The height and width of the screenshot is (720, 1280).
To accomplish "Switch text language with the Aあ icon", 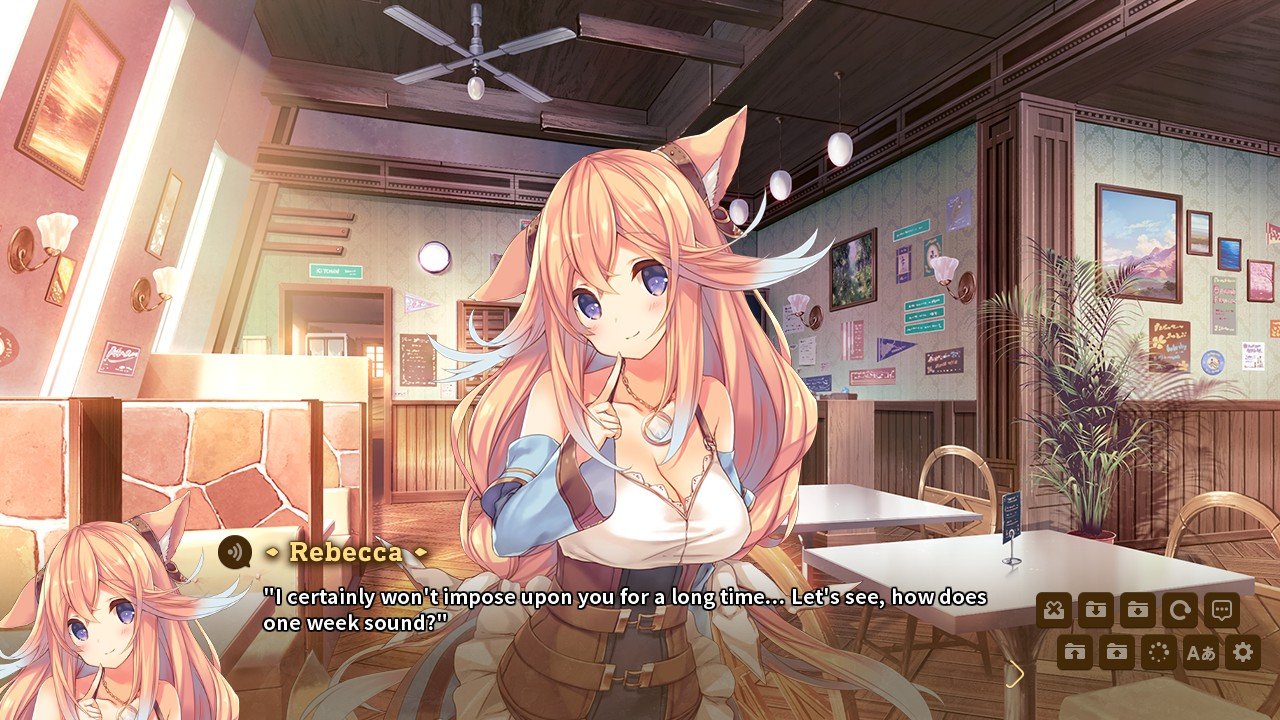I will (x=1200, y=652).
